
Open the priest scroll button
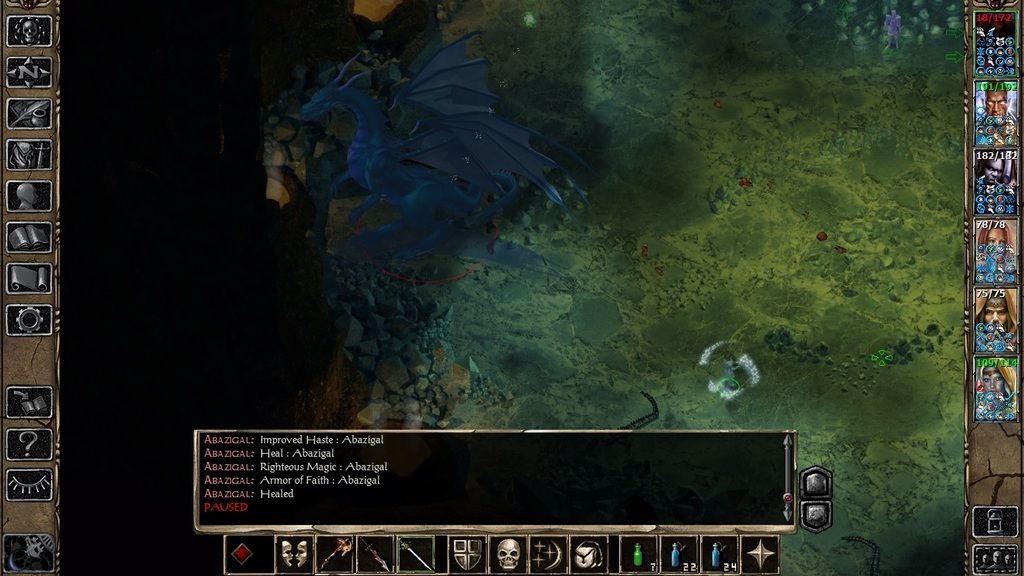pyautogui.click(x=29, y=278)
